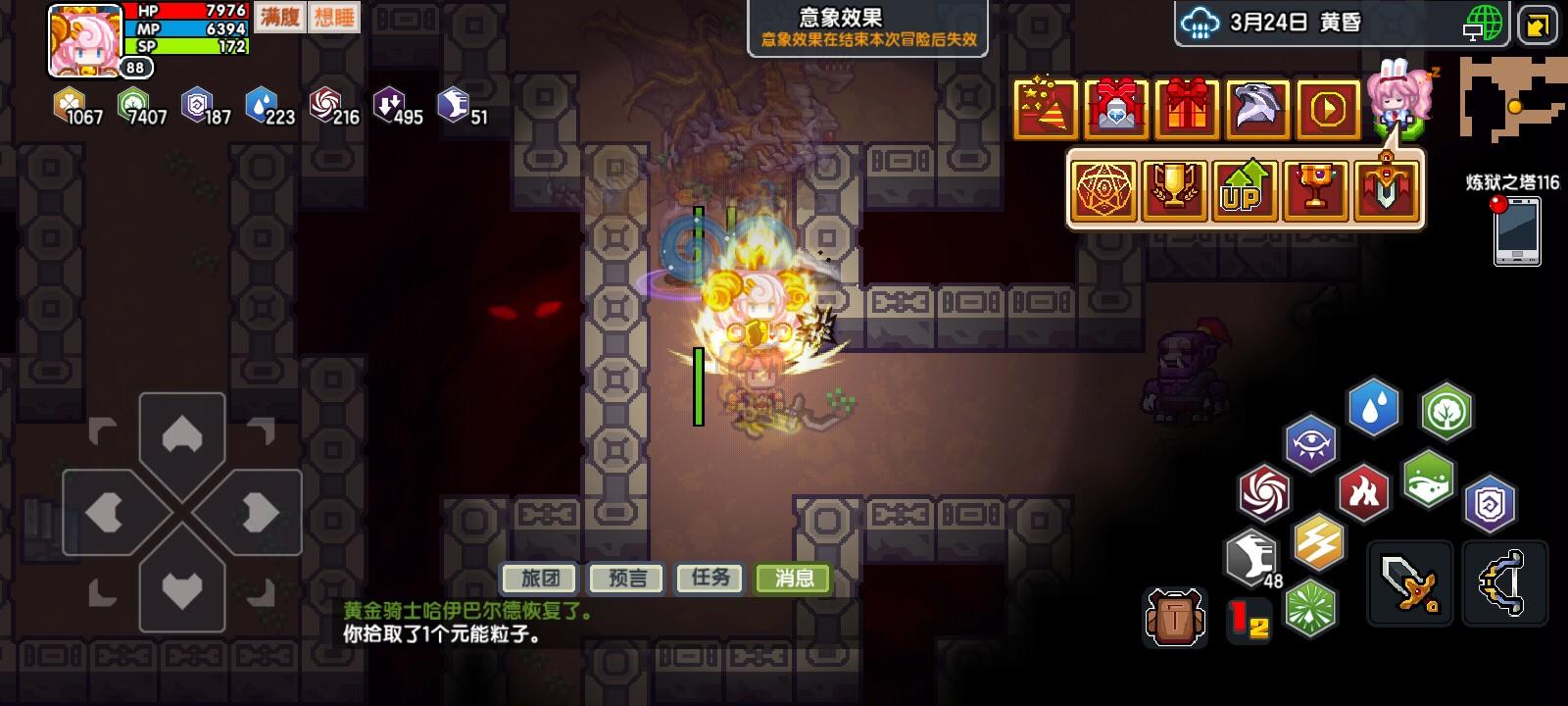Switch to the 消息 tab
The image size is (1568, 706).
(792, 579)
